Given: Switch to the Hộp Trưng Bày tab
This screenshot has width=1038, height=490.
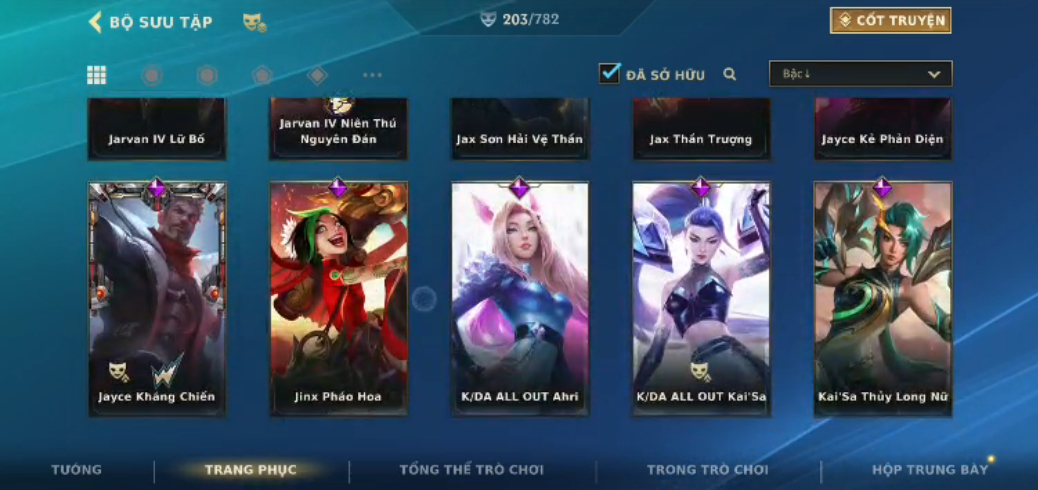Looking at the screenshot, I should coord(929,470).
